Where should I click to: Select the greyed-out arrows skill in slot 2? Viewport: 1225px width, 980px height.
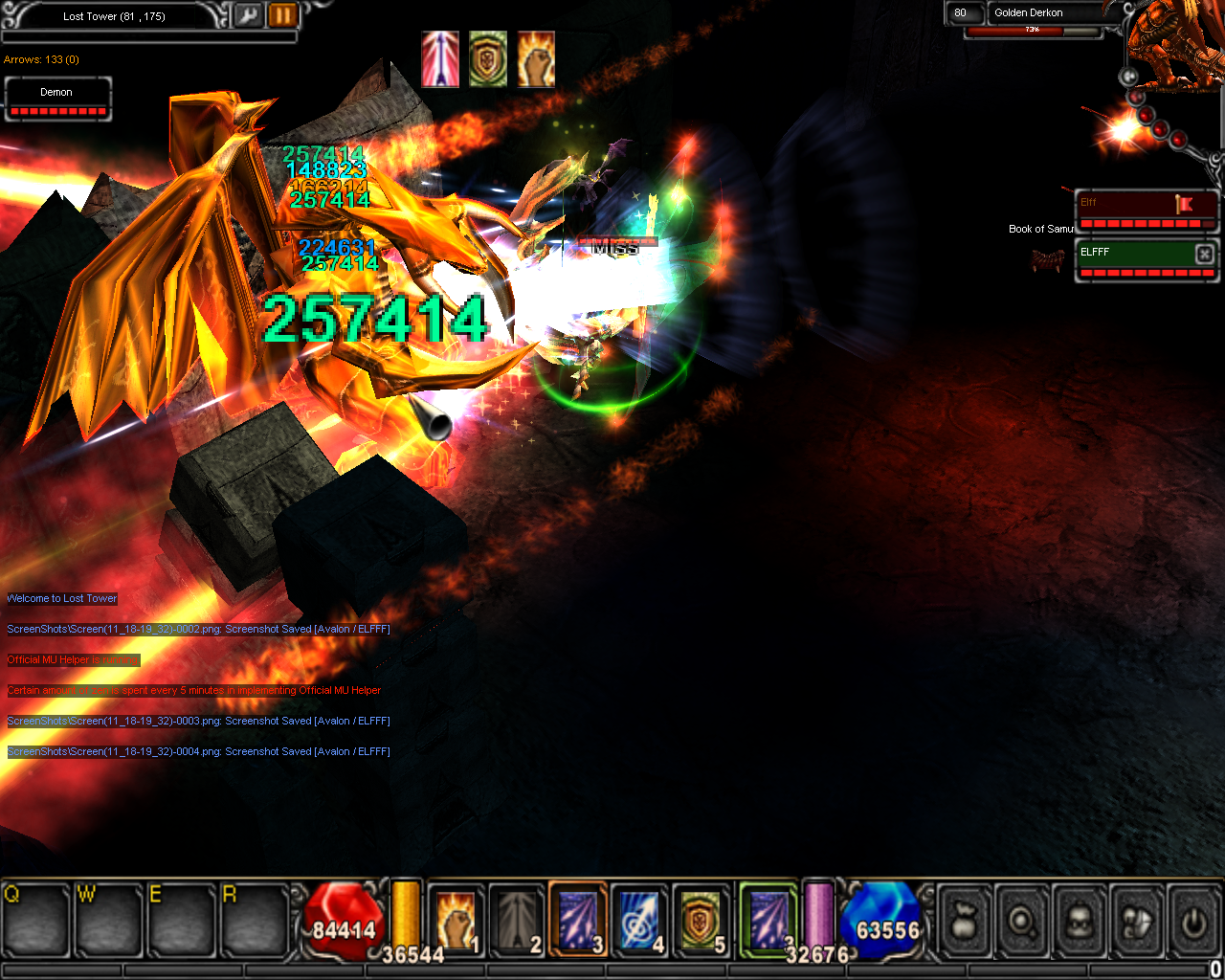coord(518,921)
